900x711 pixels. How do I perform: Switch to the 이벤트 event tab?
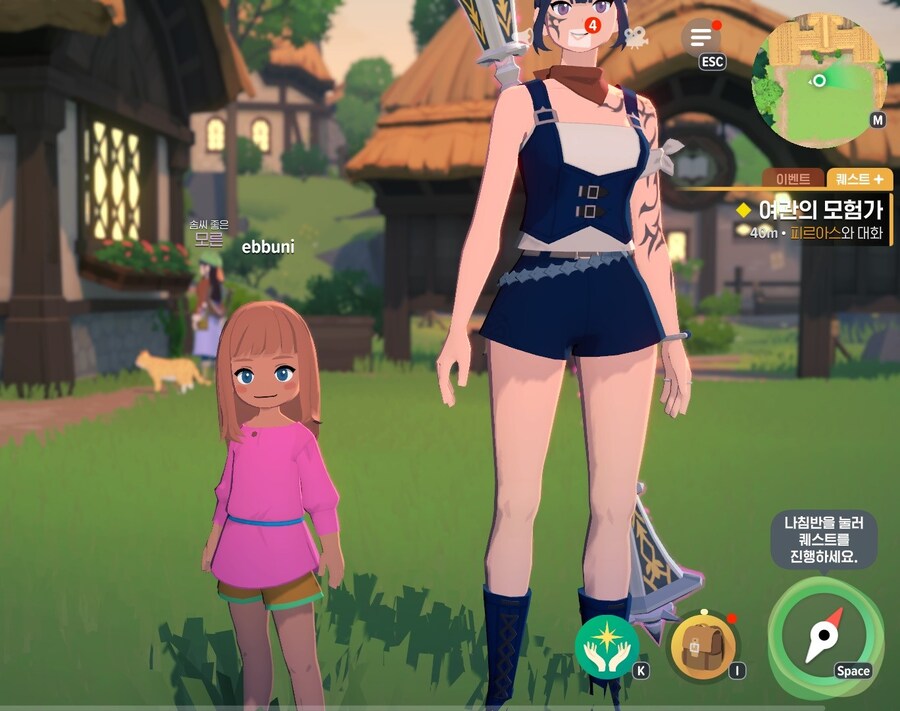[793, 179]
